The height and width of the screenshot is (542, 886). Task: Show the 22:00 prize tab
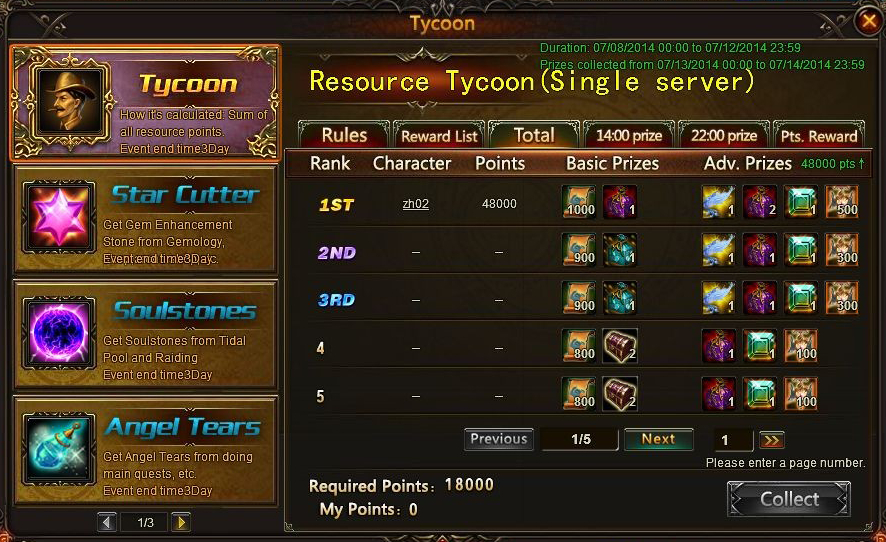[x=724, y=136]
